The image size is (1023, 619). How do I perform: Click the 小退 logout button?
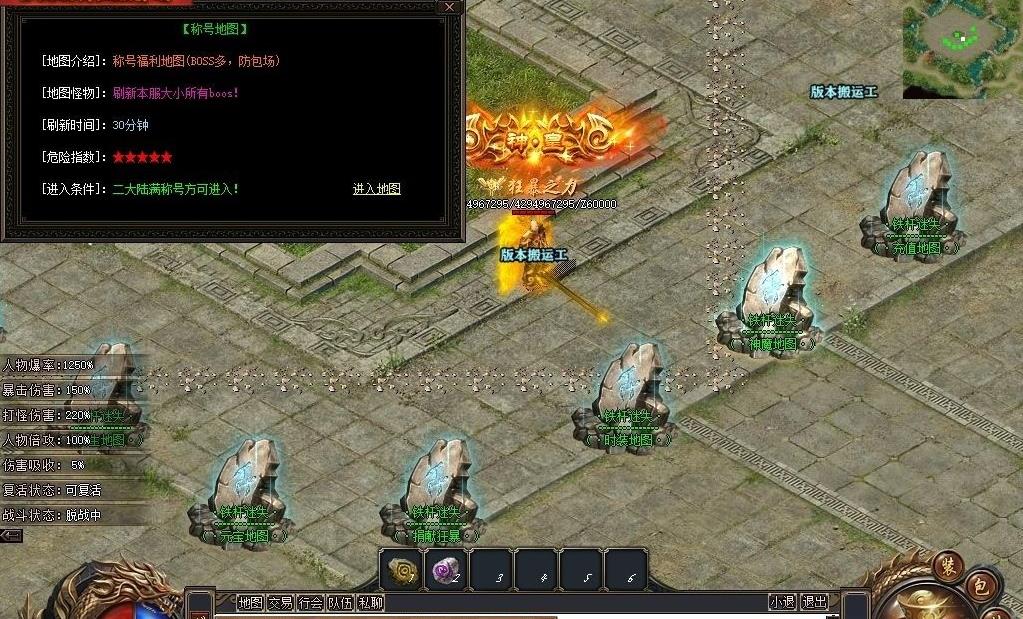point(782,602)
